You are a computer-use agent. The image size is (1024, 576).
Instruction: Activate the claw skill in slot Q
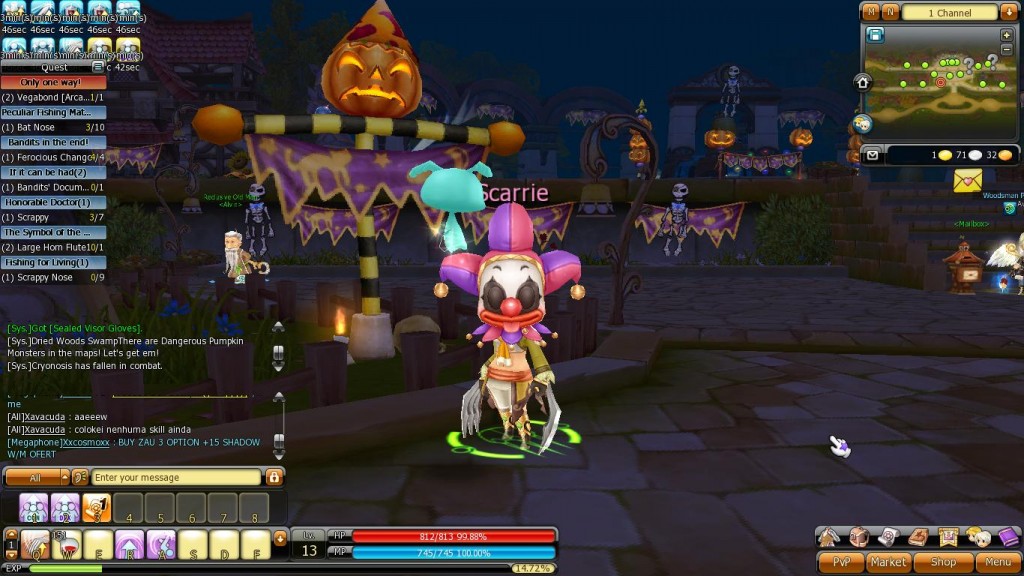tap(36, 545)
